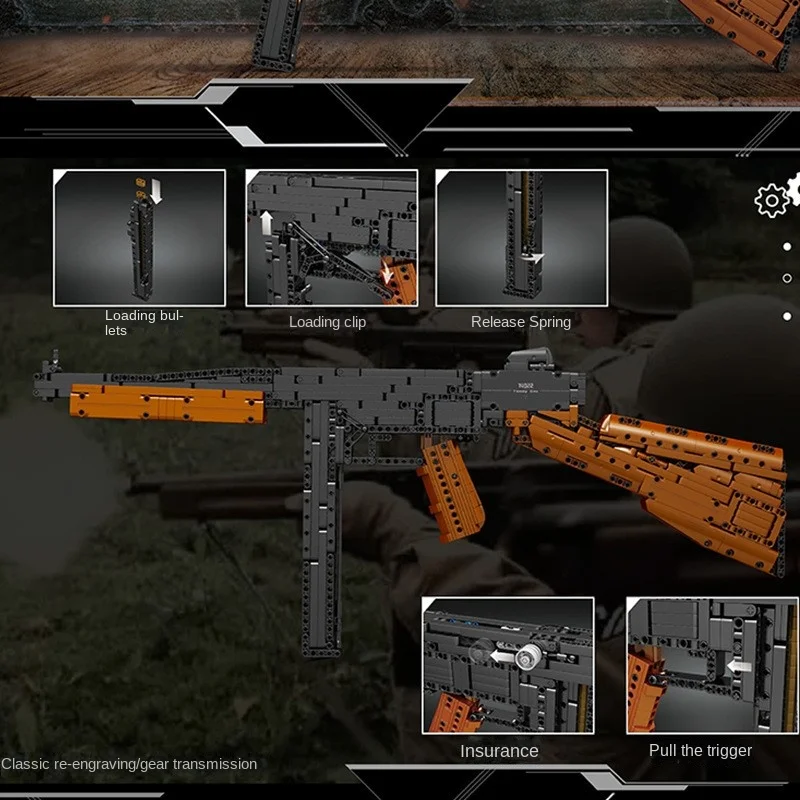
Task: Select the Loading clip picture
Action: coord(331,237)
